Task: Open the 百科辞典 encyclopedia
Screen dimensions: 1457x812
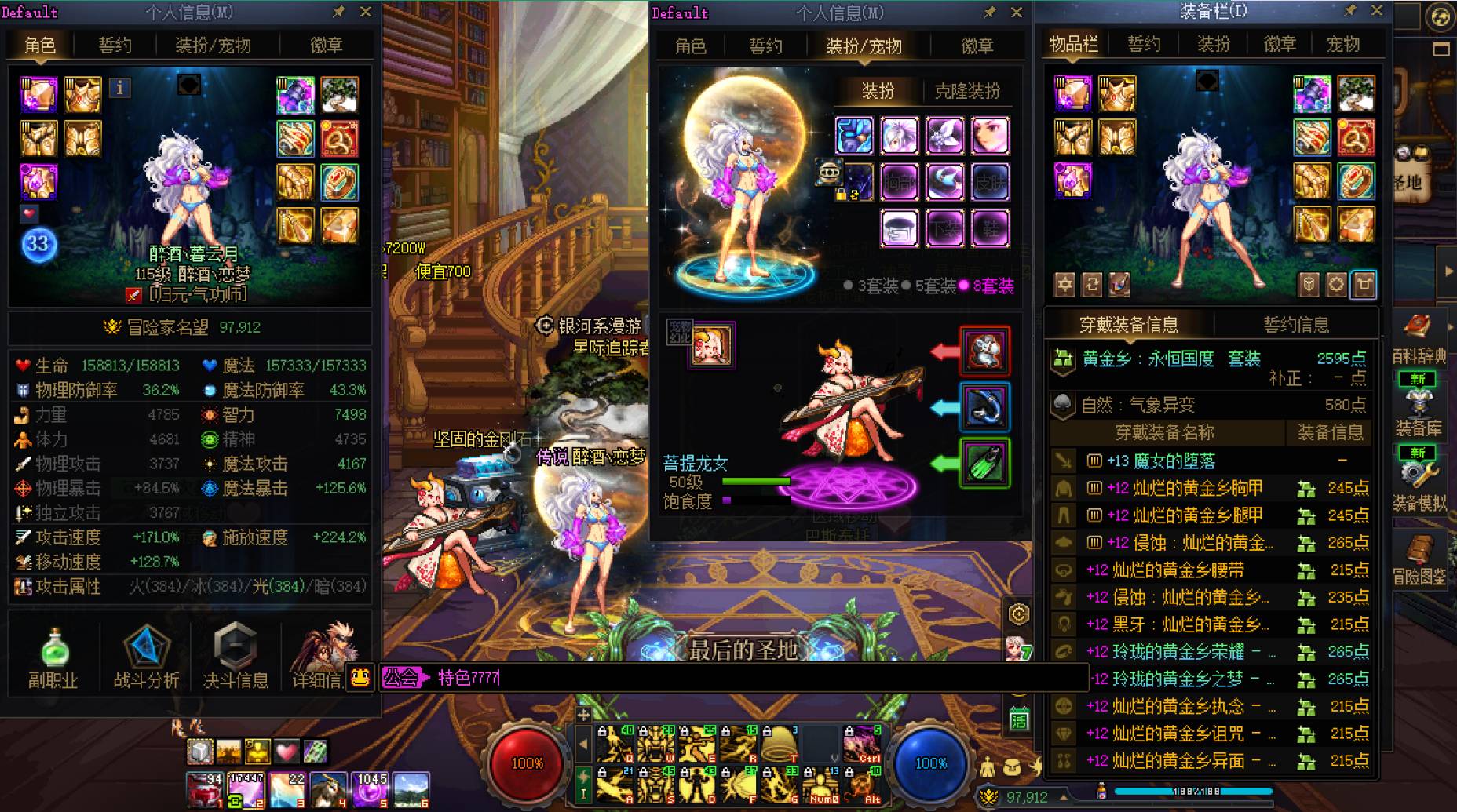Action: (x=1419, y=337)
